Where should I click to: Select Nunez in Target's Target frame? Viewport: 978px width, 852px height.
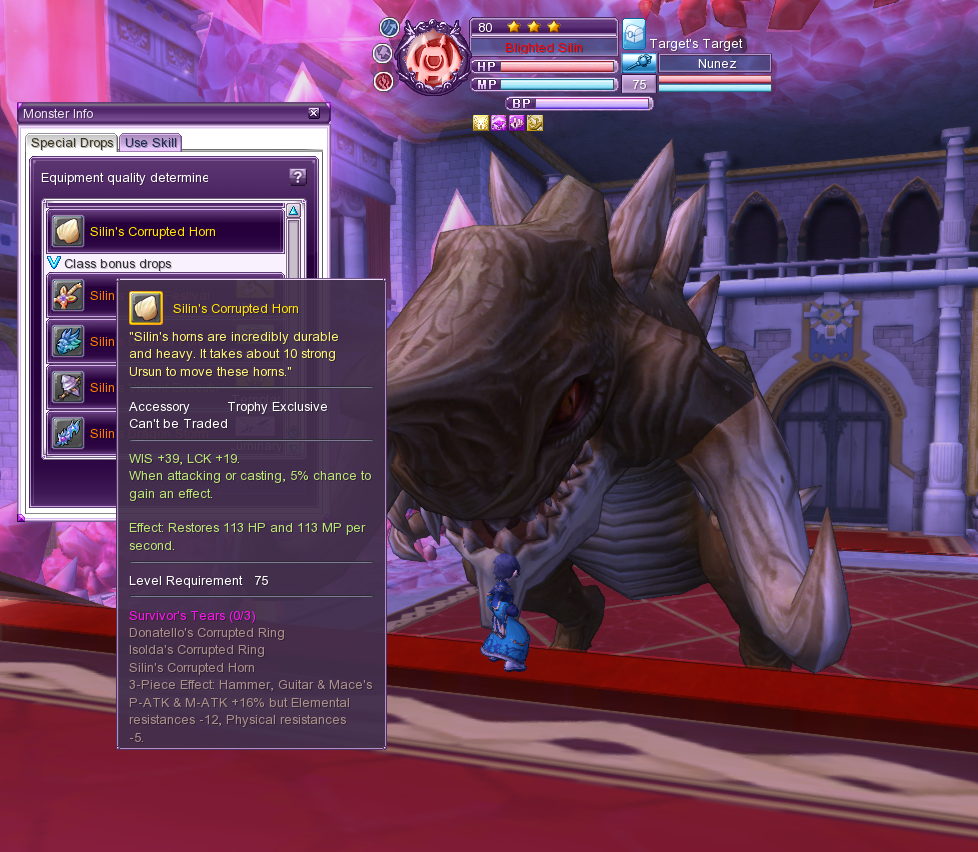click(714, 64)
